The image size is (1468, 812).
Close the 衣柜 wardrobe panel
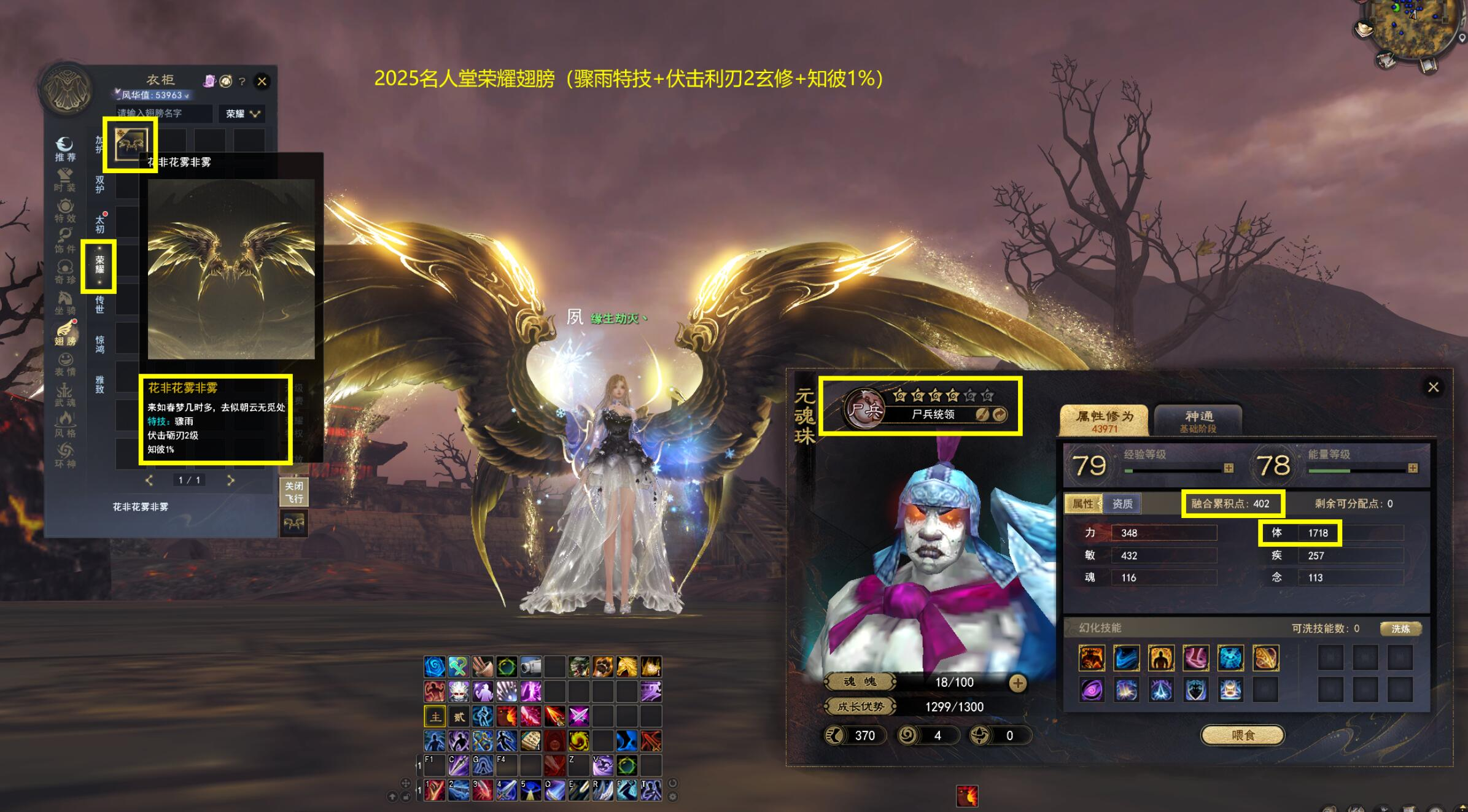(x=262, y=81)
